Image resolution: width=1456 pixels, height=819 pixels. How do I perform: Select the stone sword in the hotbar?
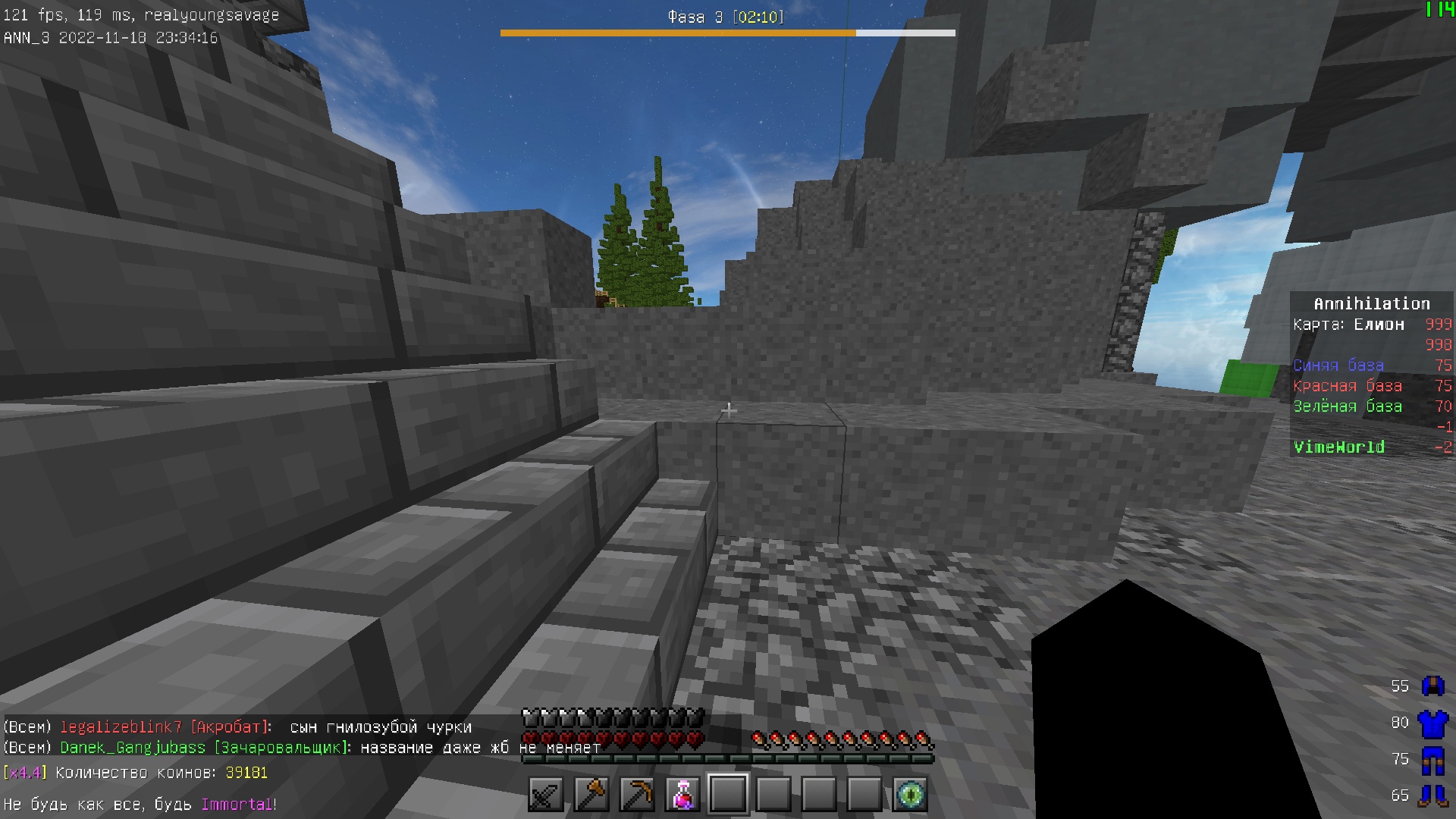(x=544, y=793)
